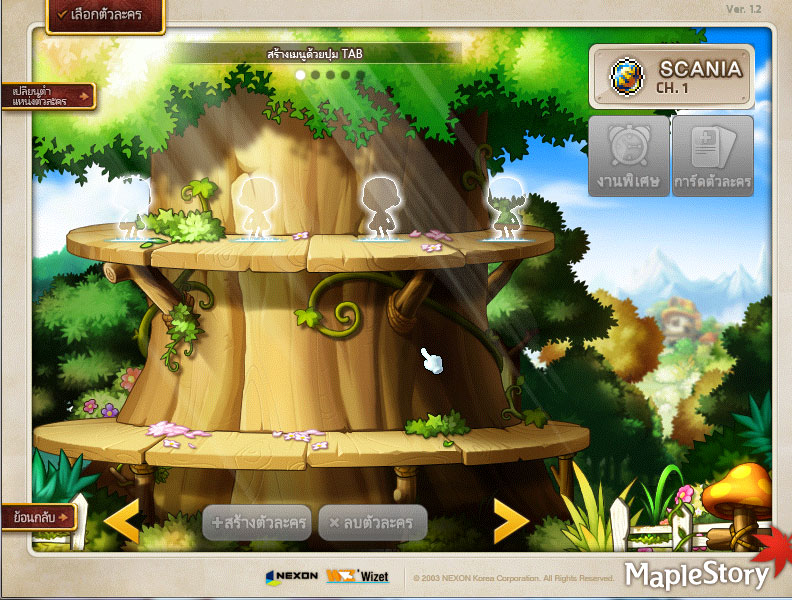Open the SCANIA CH. 1 world selector
Viewport: 792px width, 600px height.
[x=669, y=76]
